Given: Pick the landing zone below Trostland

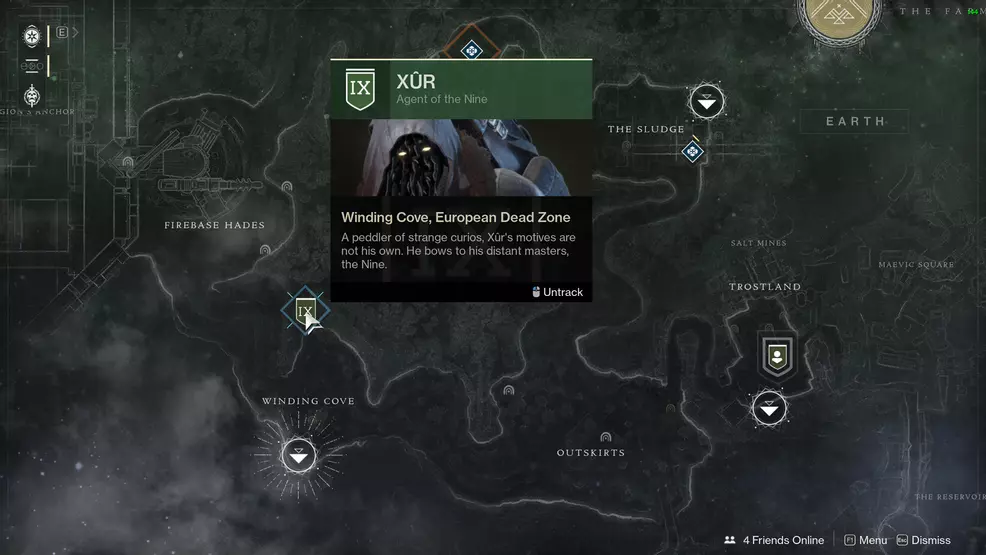Looking at the screenshot, I should 769,408.
